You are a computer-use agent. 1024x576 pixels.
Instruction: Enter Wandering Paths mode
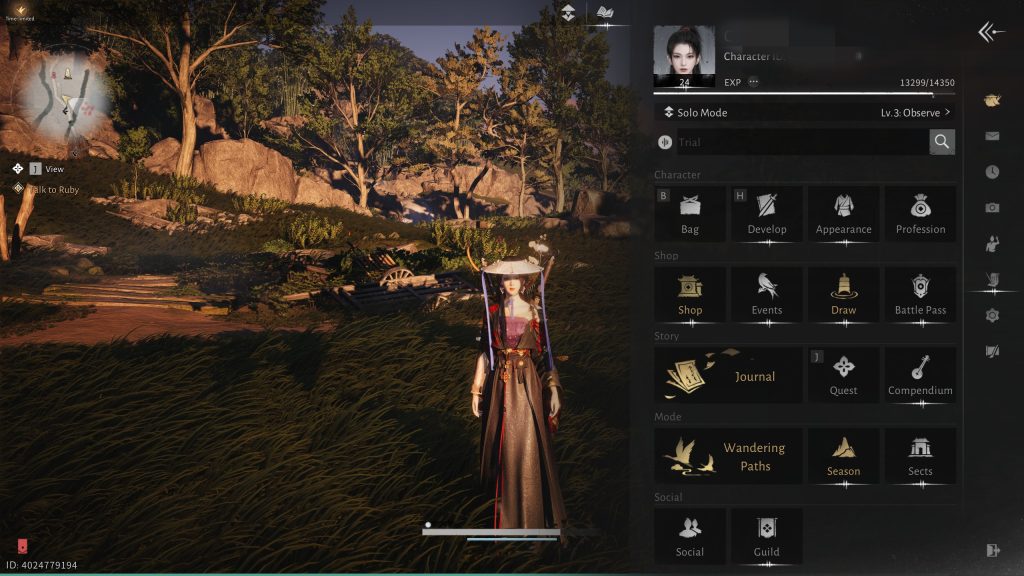pyautogui.click(x=728, y=456)
